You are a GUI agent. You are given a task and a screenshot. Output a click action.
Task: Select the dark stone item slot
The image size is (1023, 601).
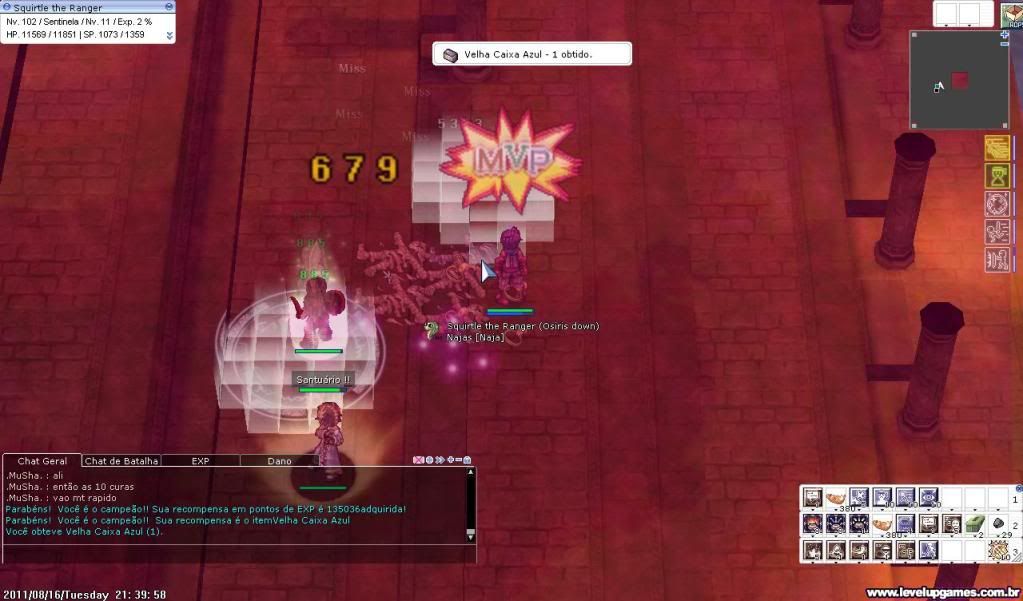[x=998, y=523]
